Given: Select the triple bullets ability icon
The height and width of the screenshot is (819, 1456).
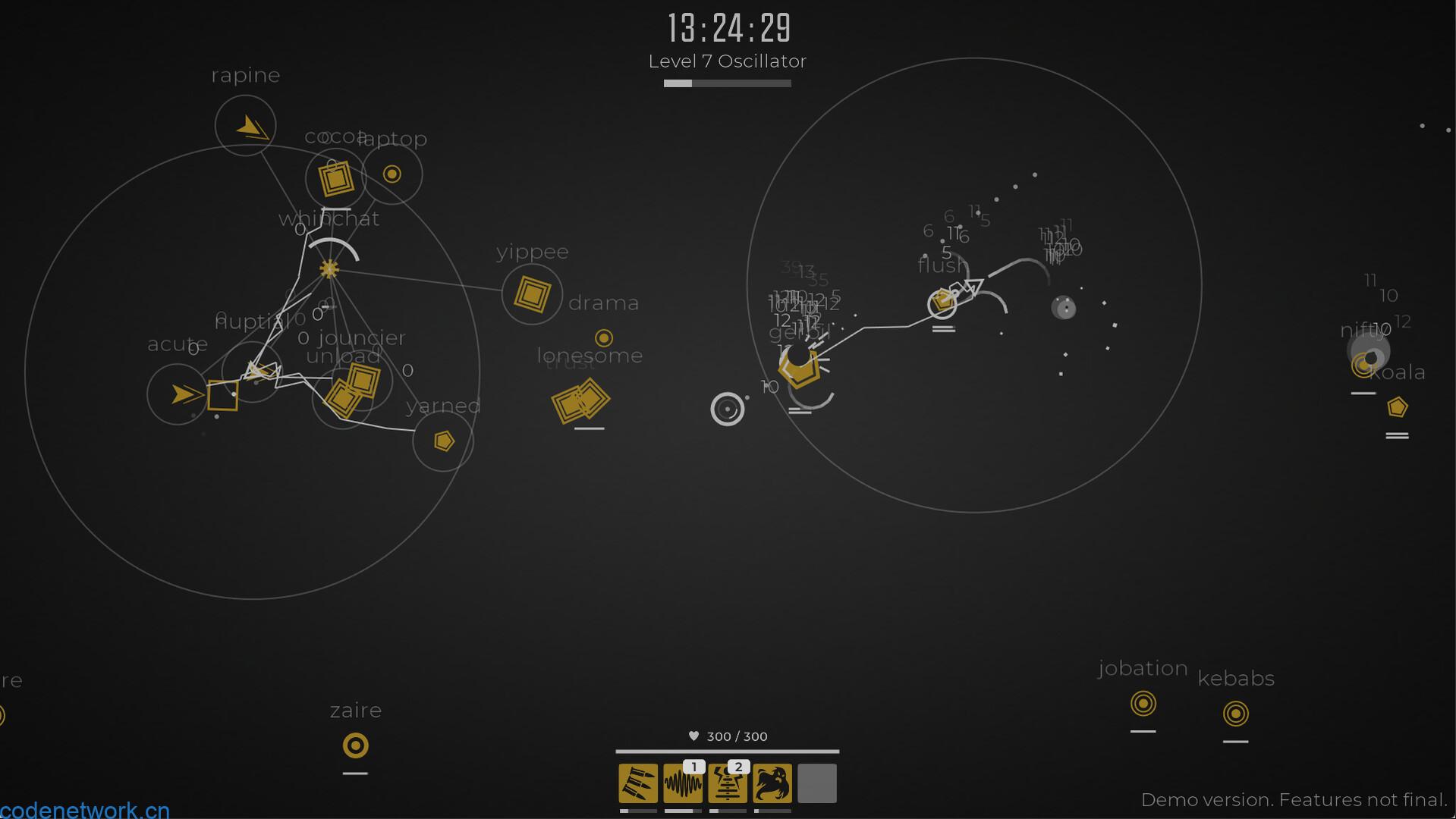Looking at the screenshot, I should coord(638,783).
